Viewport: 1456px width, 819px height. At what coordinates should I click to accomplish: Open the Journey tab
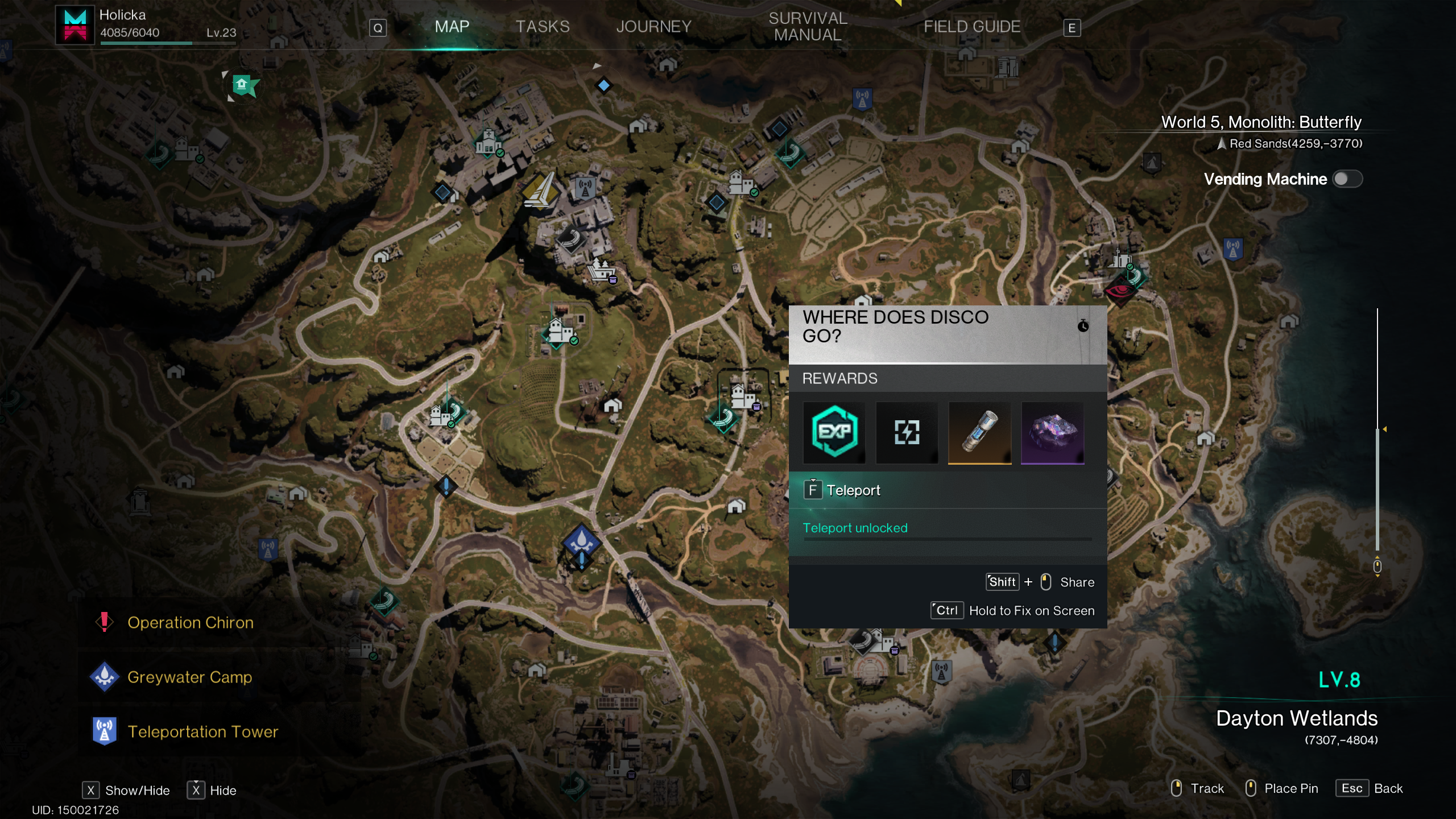coord(653,27)
